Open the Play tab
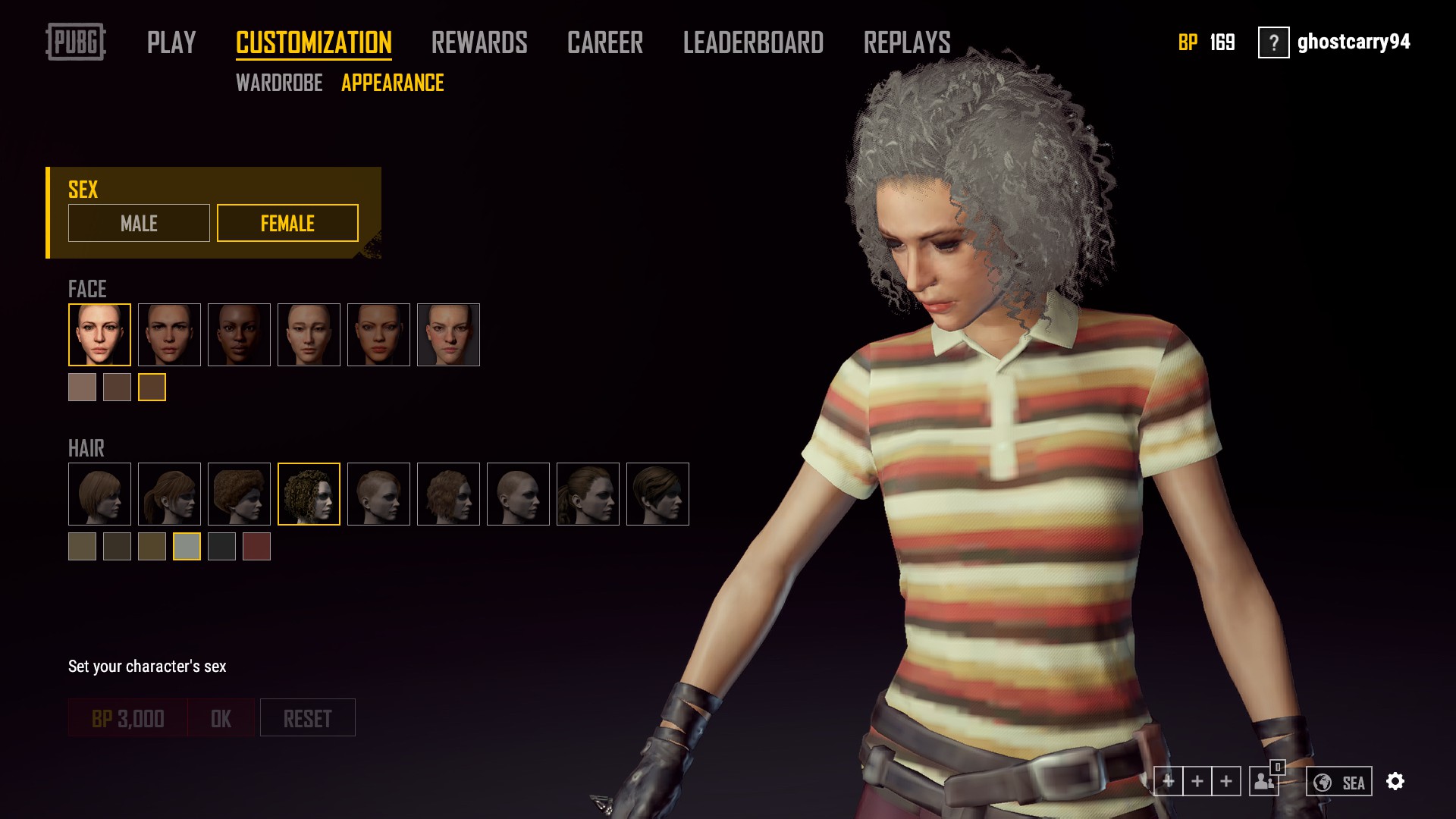 point(171,42)
